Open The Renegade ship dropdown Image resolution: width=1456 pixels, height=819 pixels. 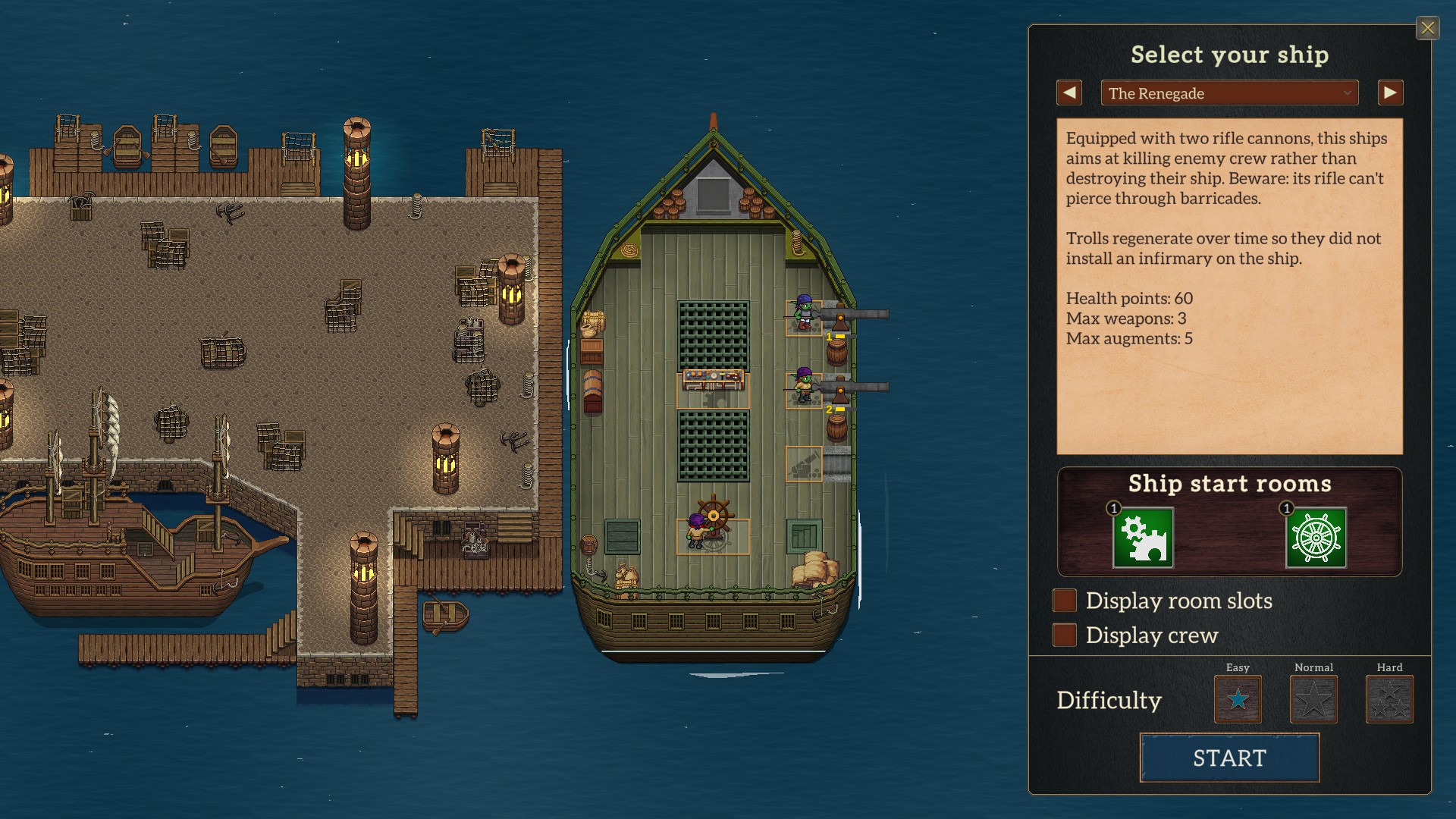(x=1228, y=93)
